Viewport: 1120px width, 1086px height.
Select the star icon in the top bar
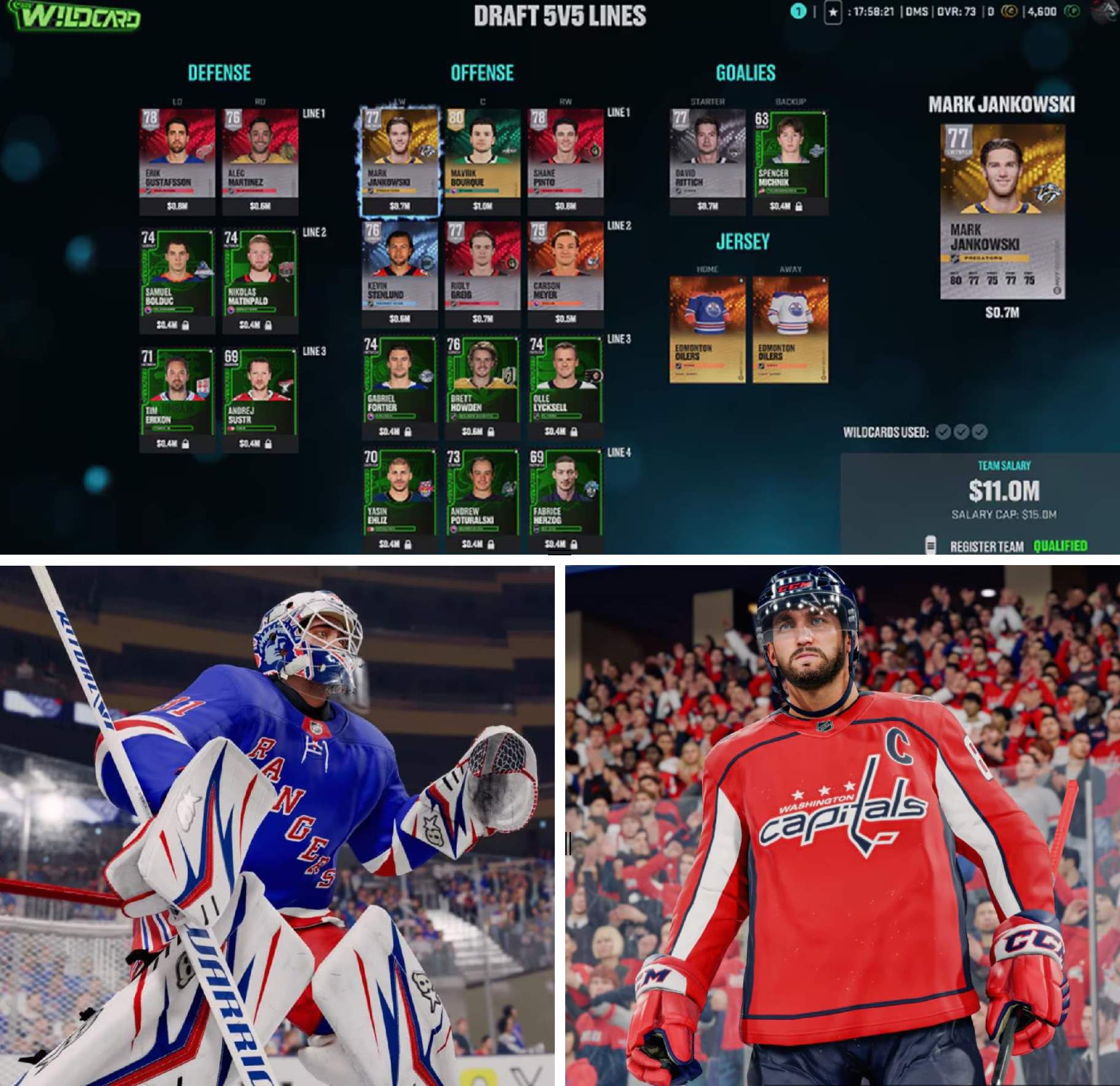832,12
